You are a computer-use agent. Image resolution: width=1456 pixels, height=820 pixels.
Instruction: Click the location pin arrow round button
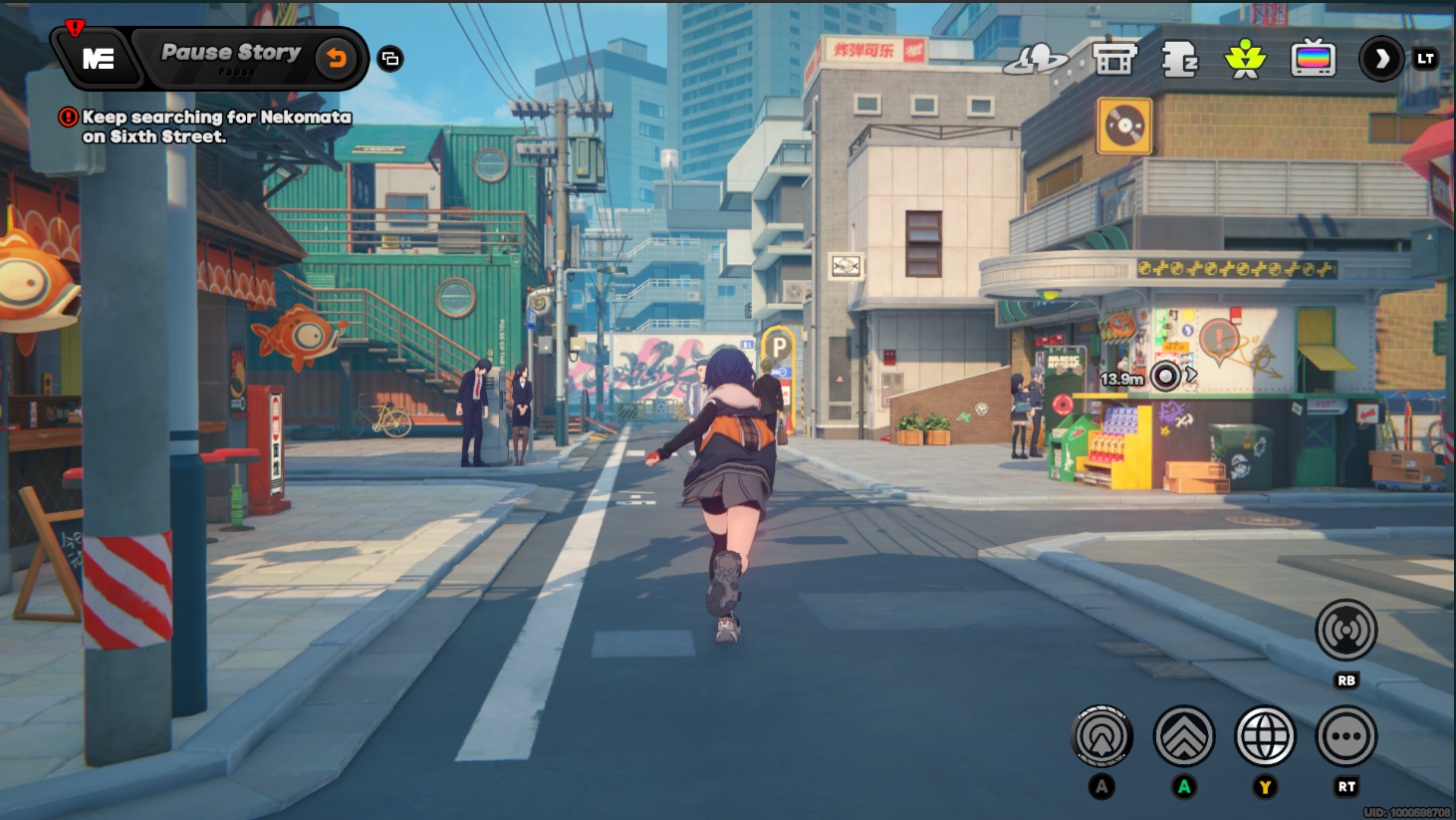click(1101, 736)
